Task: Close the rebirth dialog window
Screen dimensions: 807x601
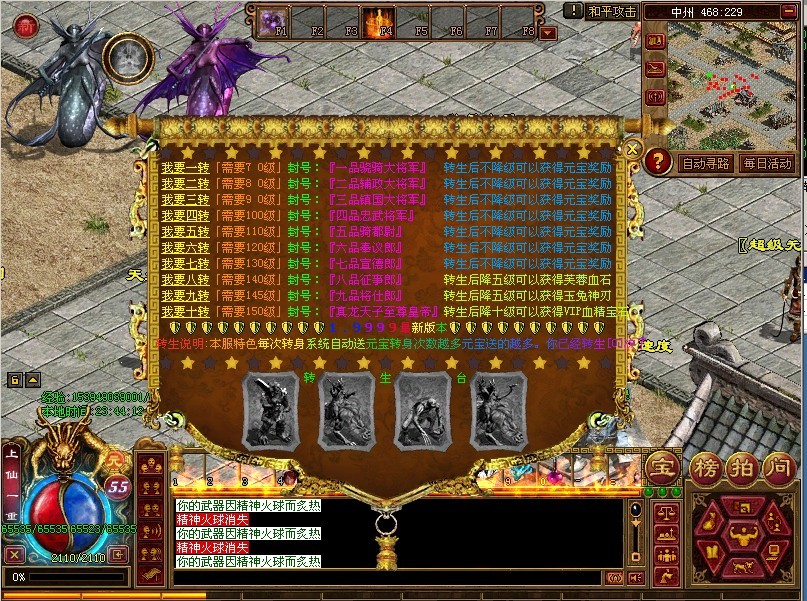Action: [632, 148]
